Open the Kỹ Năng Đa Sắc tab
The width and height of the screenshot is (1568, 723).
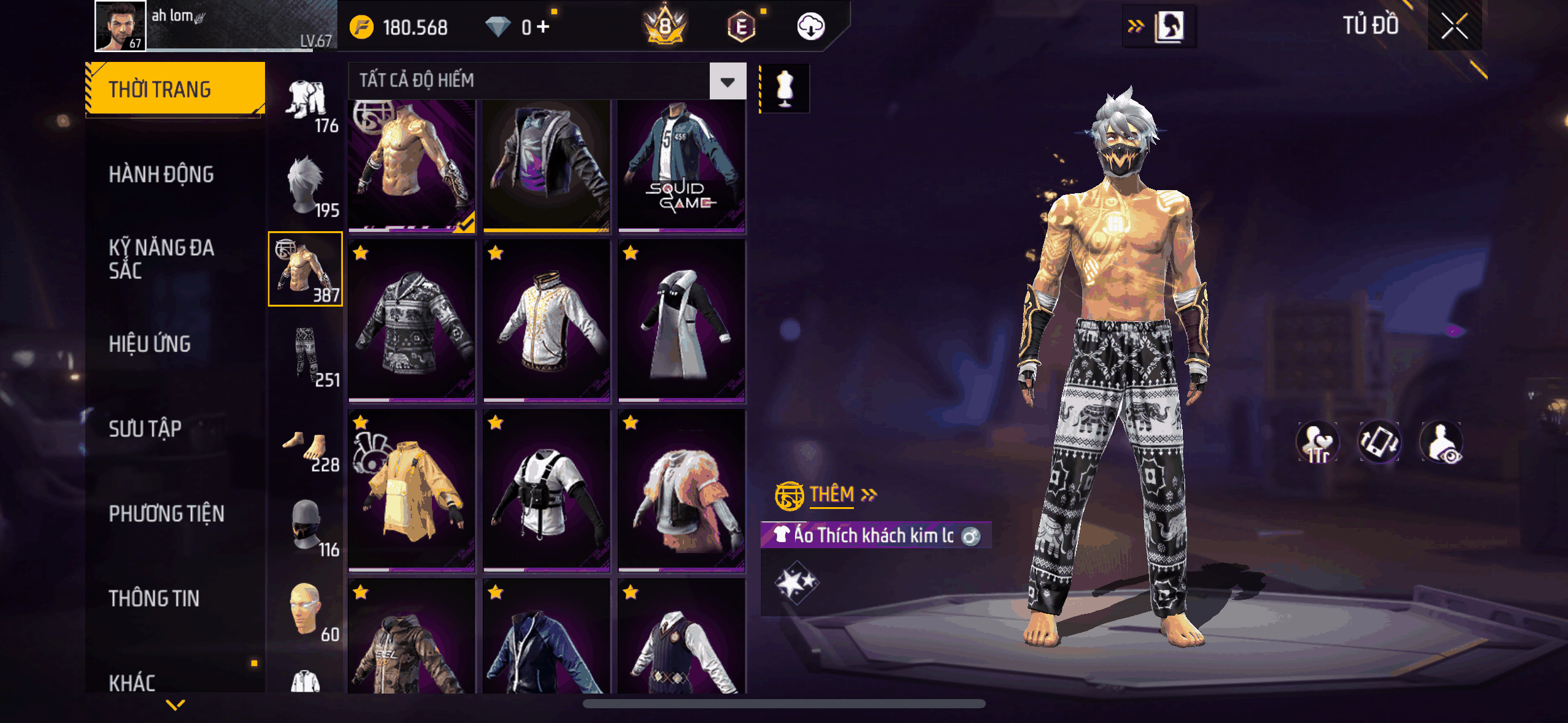pyautogui.click(x=161, y=259)
